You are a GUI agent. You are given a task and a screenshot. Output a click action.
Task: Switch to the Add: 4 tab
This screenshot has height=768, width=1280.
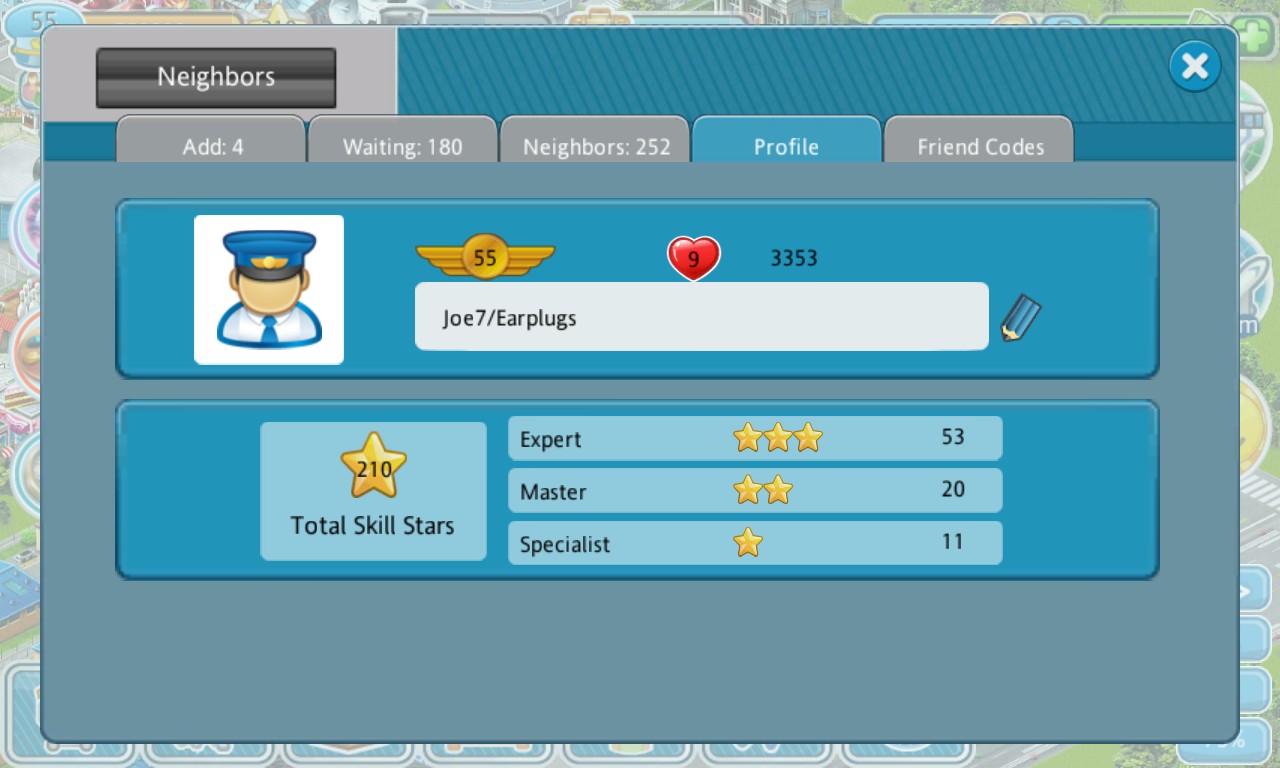pos(212,146)
